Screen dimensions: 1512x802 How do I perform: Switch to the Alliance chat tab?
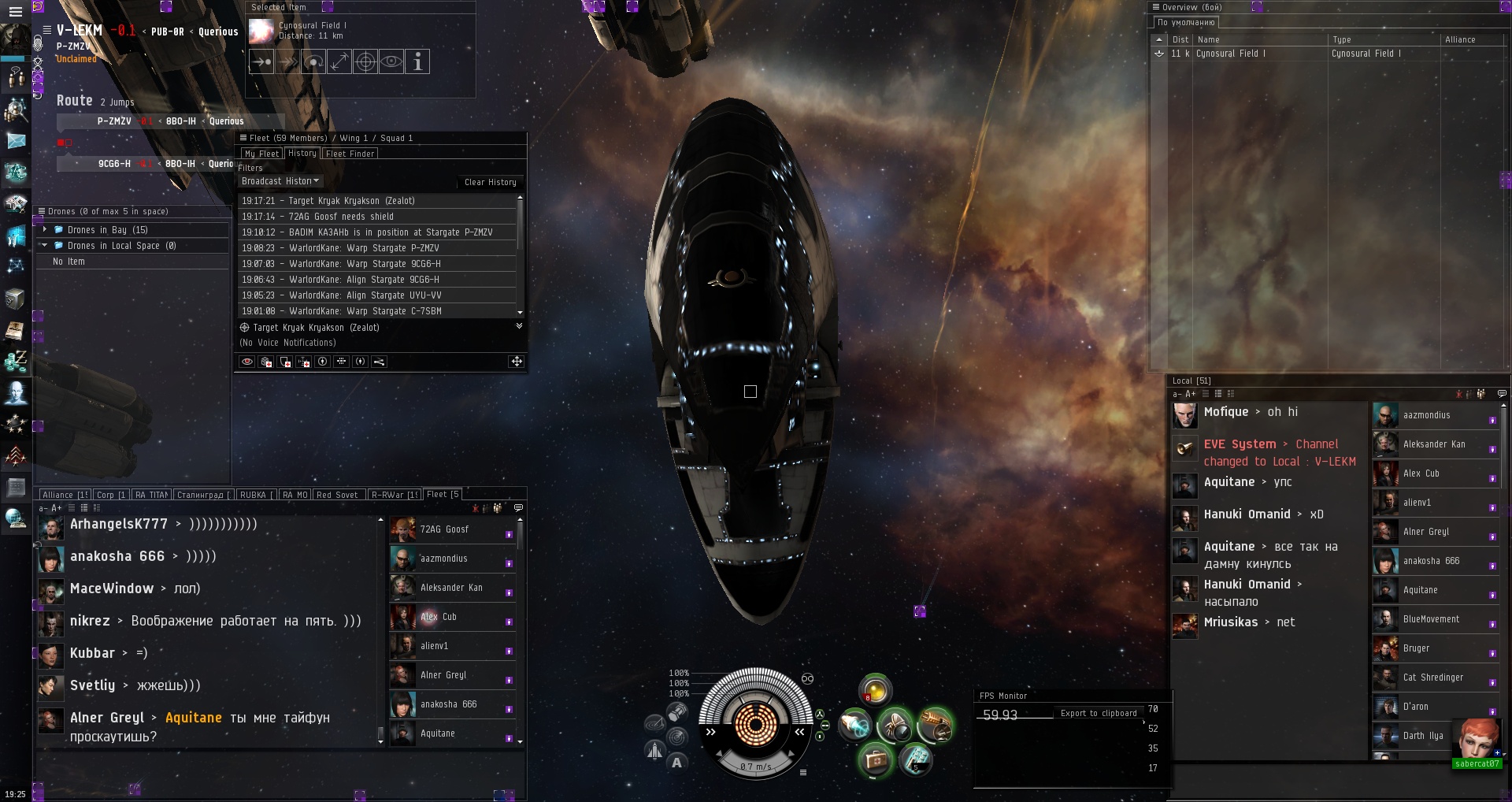pos(64,495)
